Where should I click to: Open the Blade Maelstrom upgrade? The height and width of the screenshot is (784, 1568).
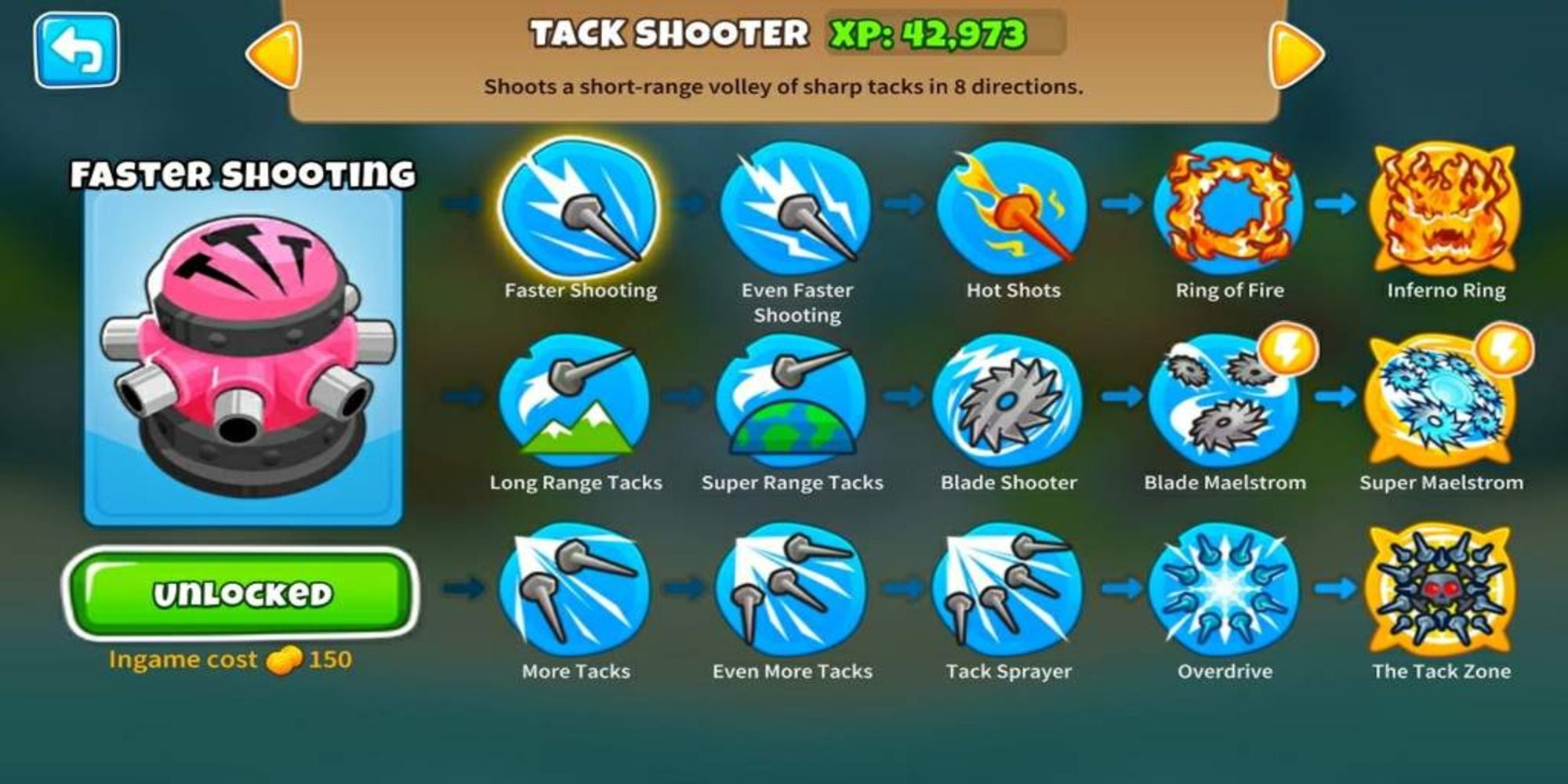coord(1223,408)
